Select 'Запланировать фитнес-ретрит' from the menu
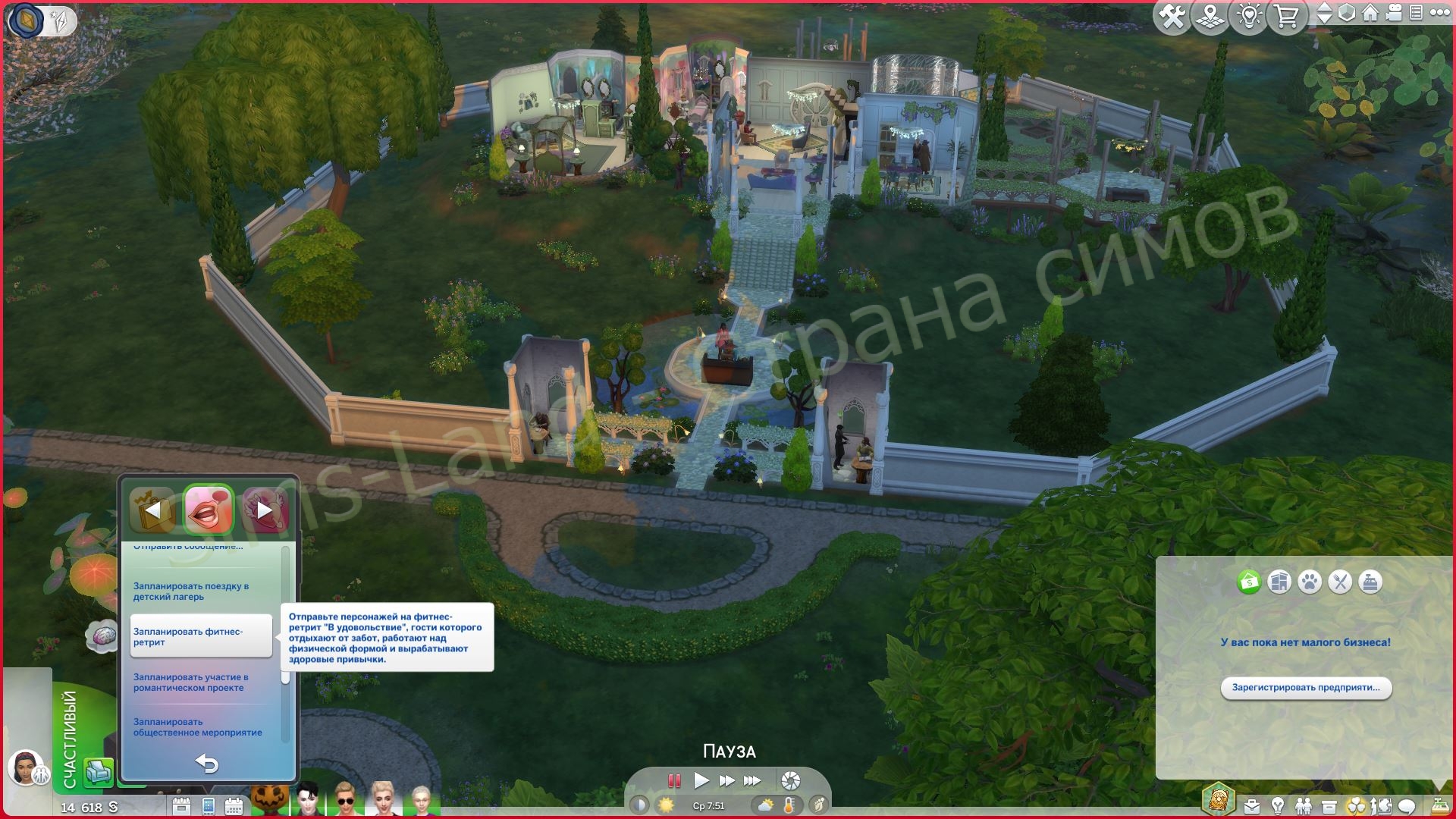 tap(189, 635)
